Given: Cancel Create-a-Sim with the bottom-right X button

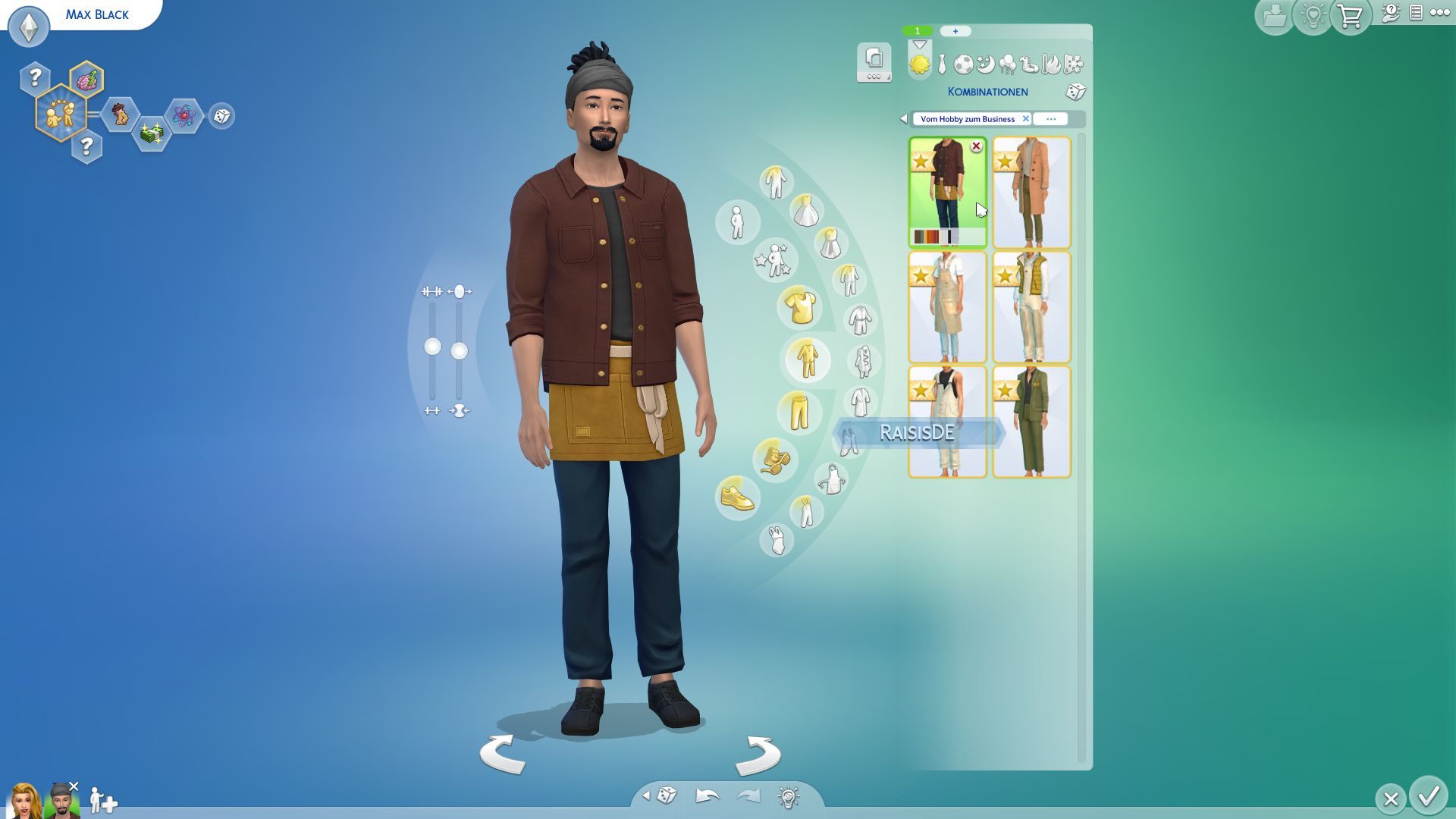Looking at the screenshot, I should (x=1390, y=799).
